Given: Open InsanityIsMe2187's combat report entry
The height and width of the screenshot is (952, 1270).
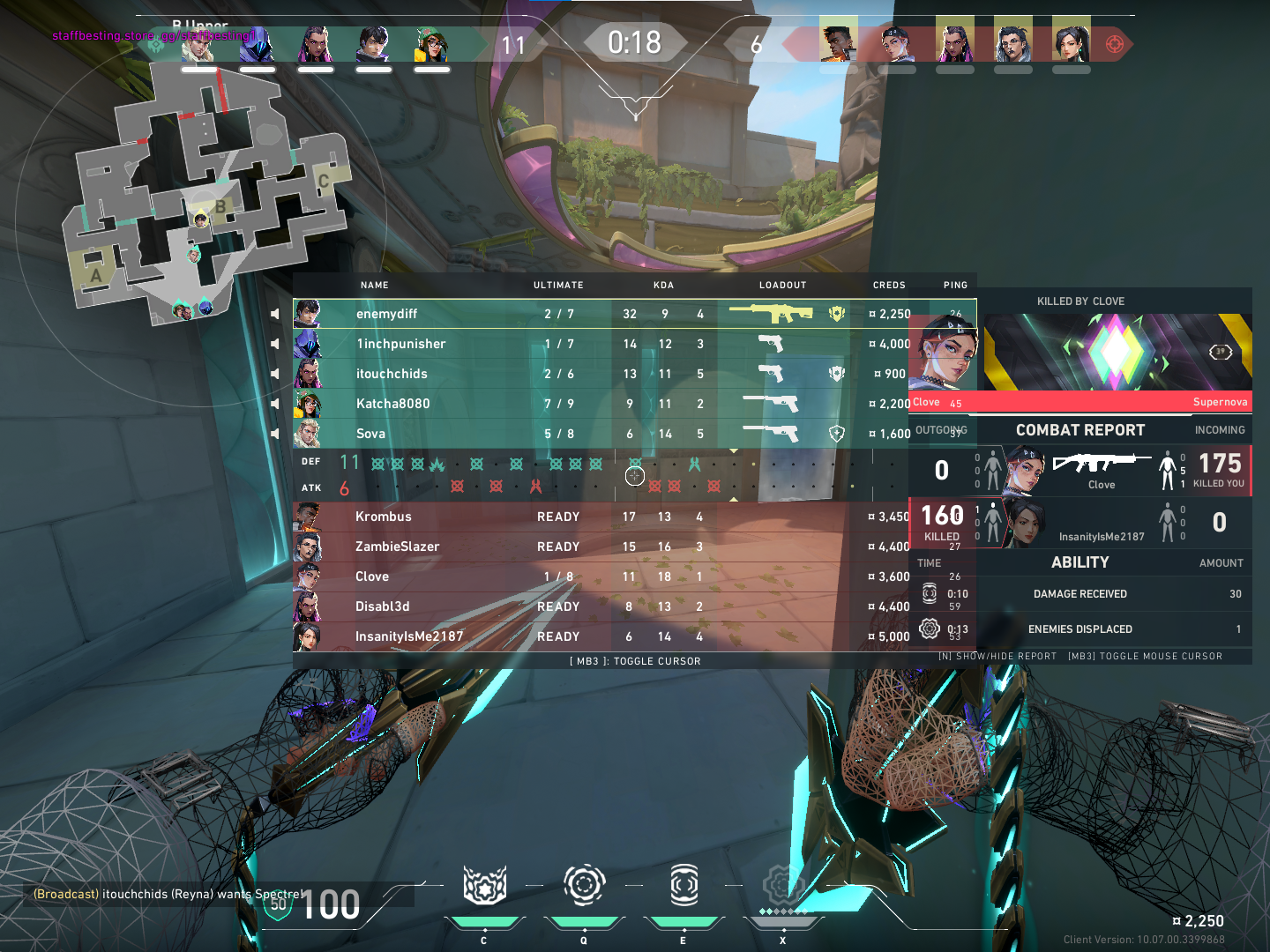Looking at the screenshot, I should pyautogui.click(x=1101, y=523).
